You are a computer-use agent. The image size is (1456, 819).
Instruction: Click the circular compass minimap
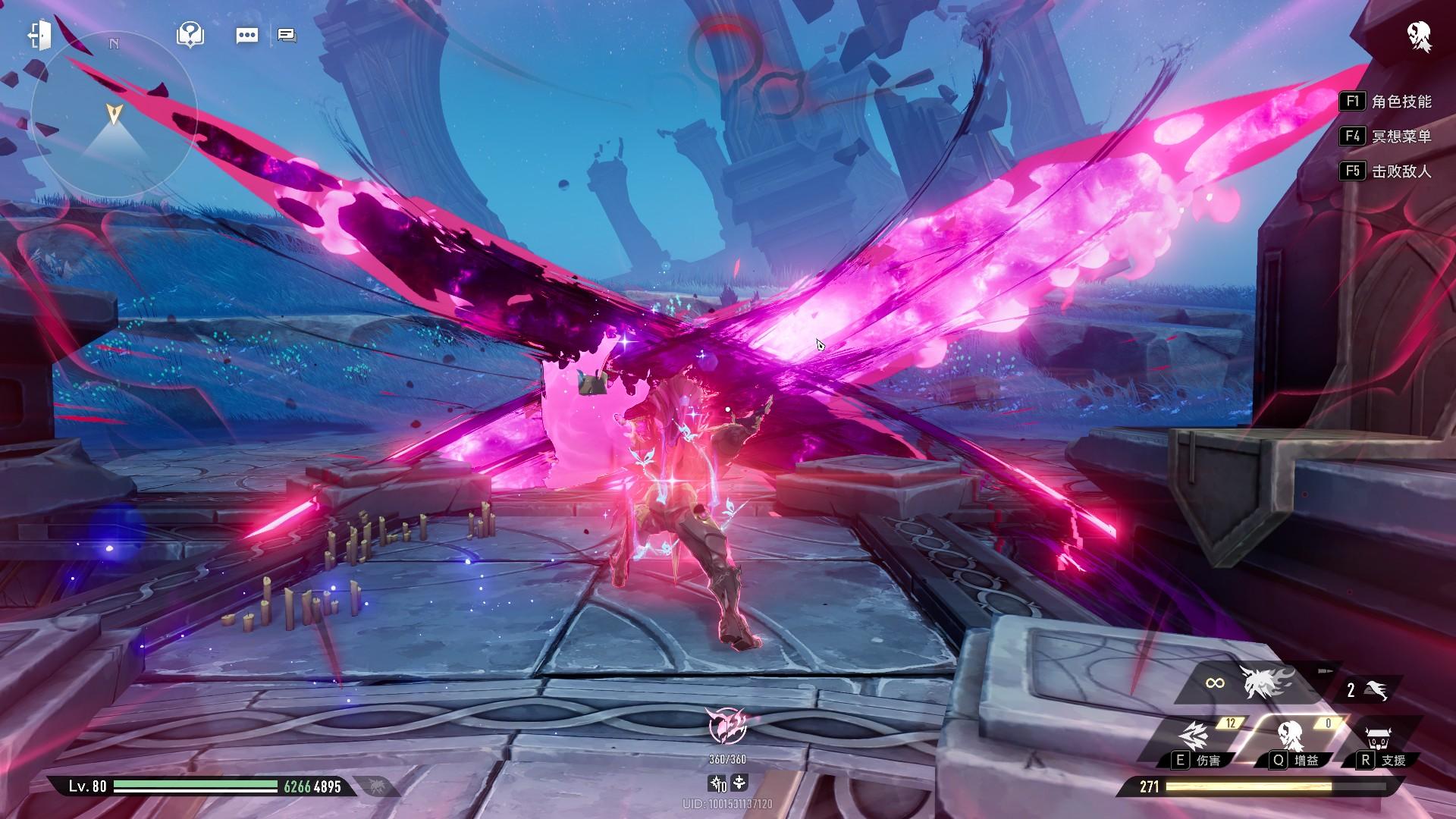[114, 115]
